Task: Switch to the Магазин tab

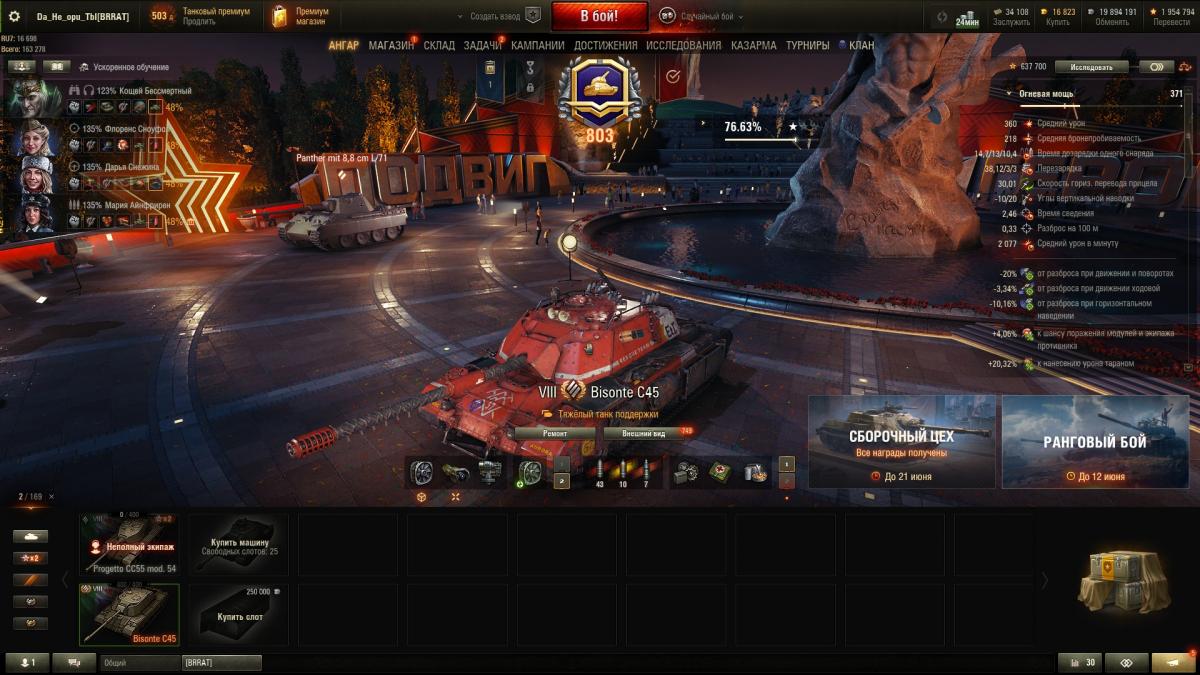Action: click(390, 45)
